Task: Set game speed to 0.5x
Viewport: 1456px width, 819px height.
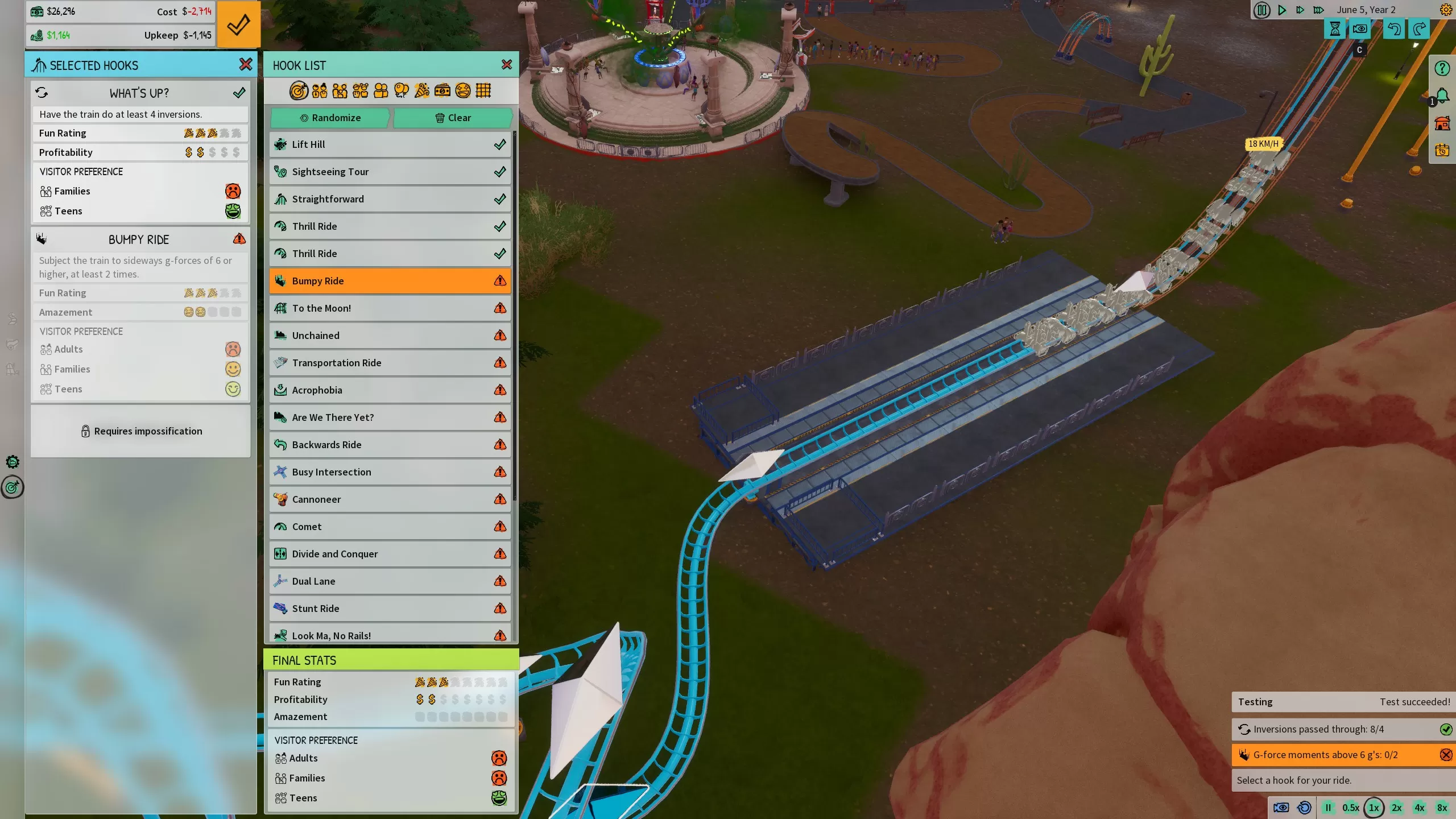Action: click(x=1351, y=808)
